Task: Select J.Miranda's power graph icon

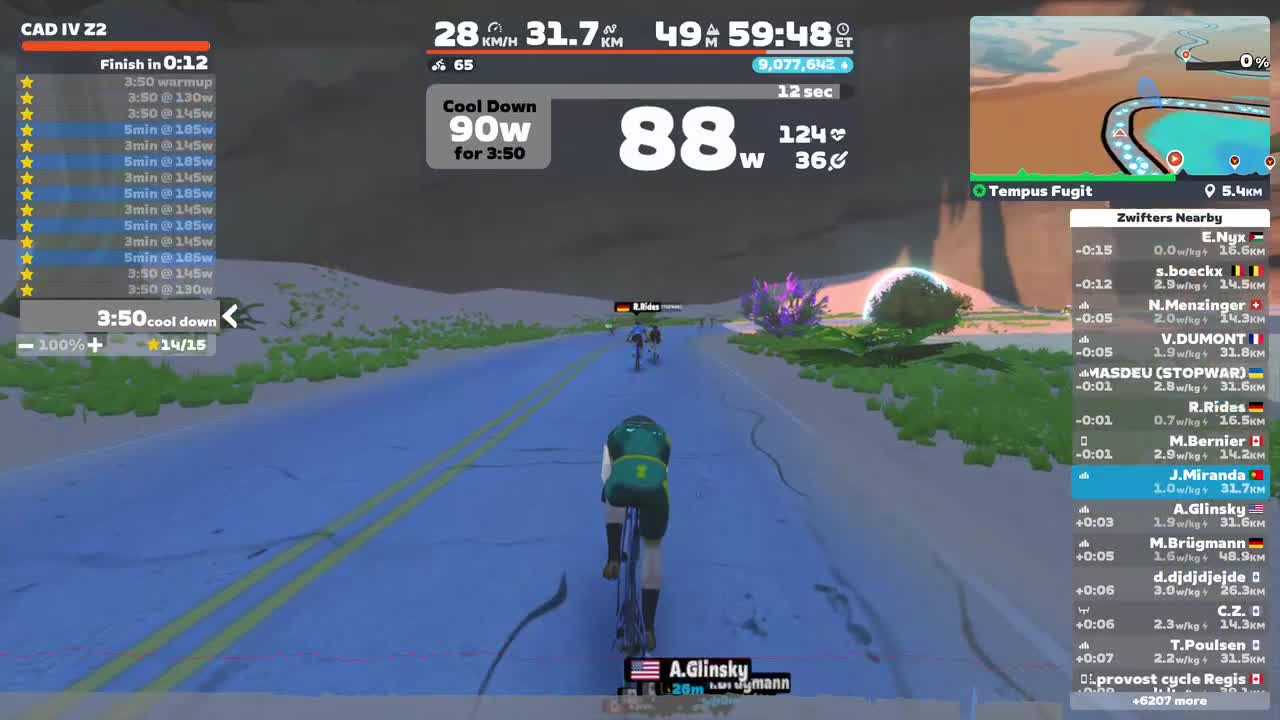Action: click(1084, 475)
